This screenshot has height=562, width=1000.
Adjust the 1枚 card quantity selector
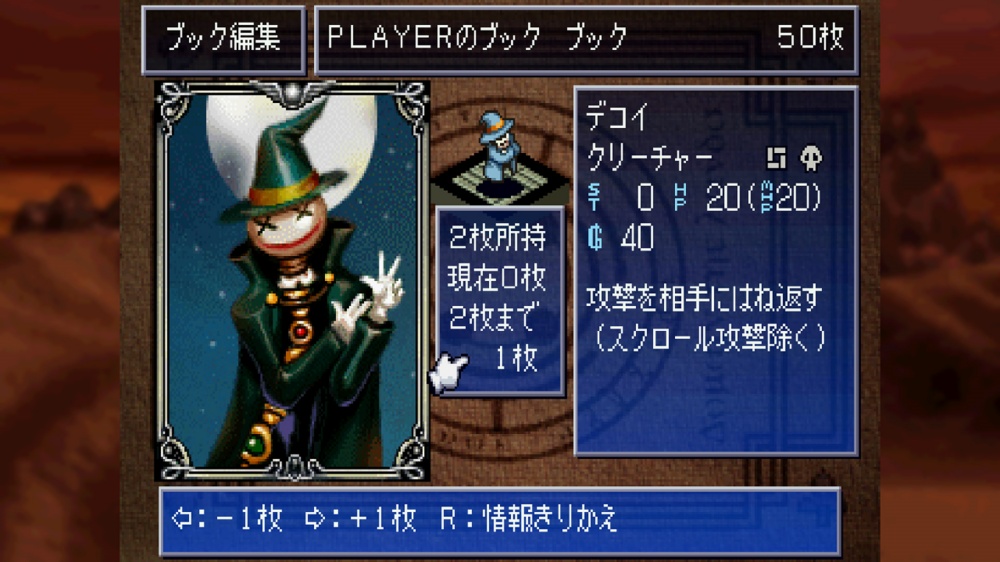(516, 360)
